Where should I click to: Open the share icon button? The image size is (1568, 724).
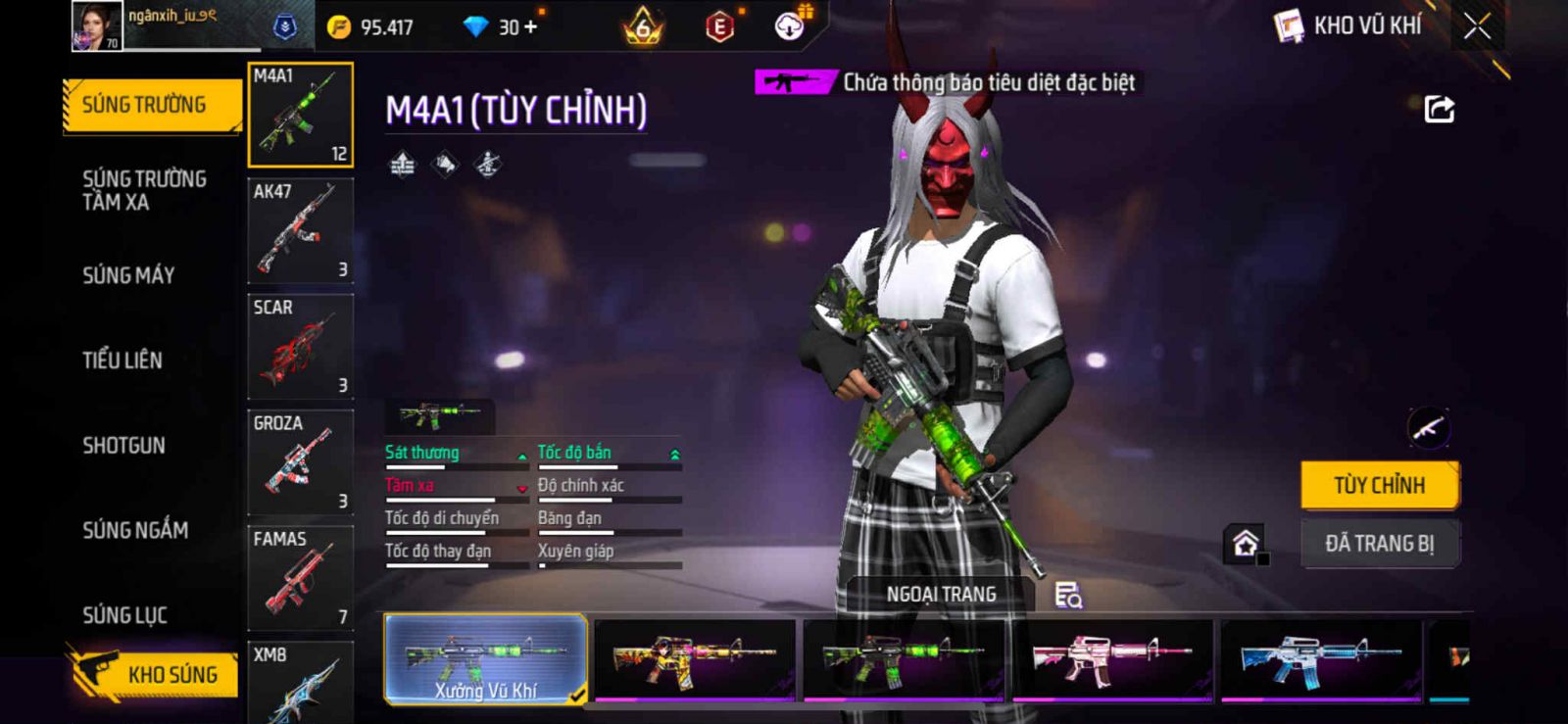(1439, 109)
